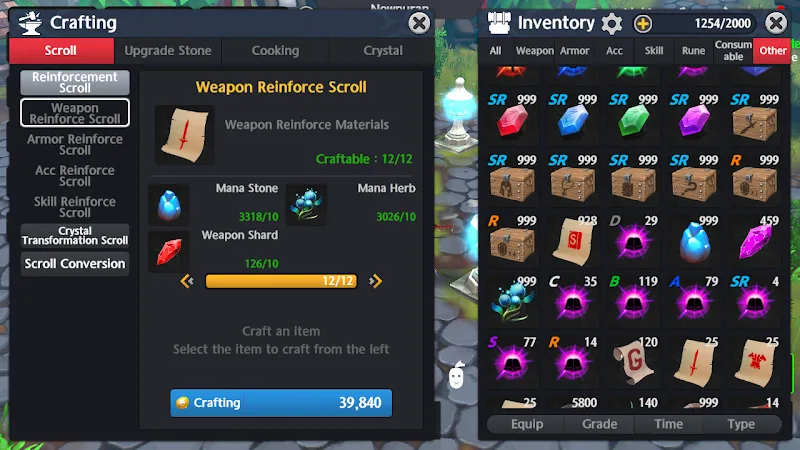Filter inventory by Weapon tab
Viewport: 800px width, 450px height.
point(535,51)
